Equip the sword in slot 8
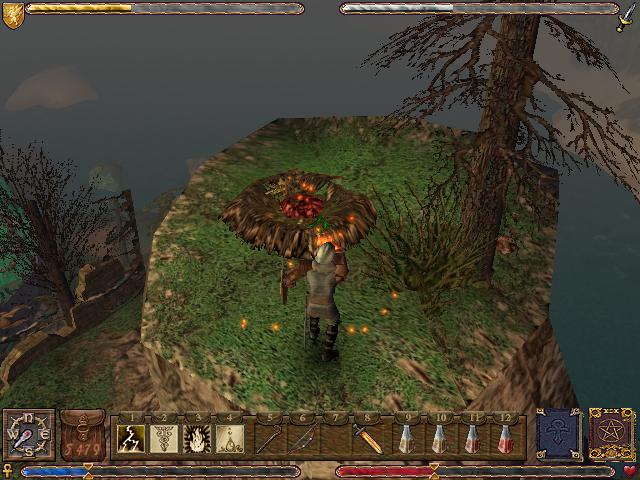Image resolution: width=640 pixels, height=480 pixels. click(367, 438)
